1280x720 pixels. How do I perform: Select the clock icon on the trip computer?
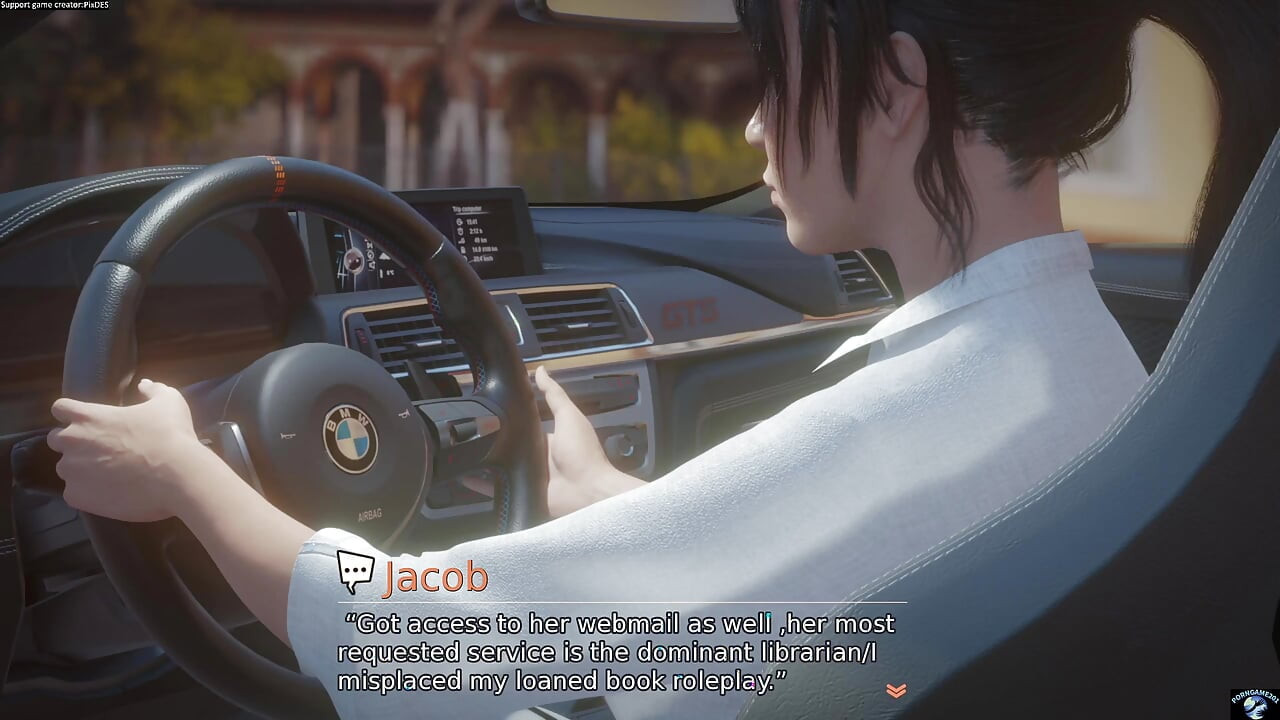click(x=459, y=221)
